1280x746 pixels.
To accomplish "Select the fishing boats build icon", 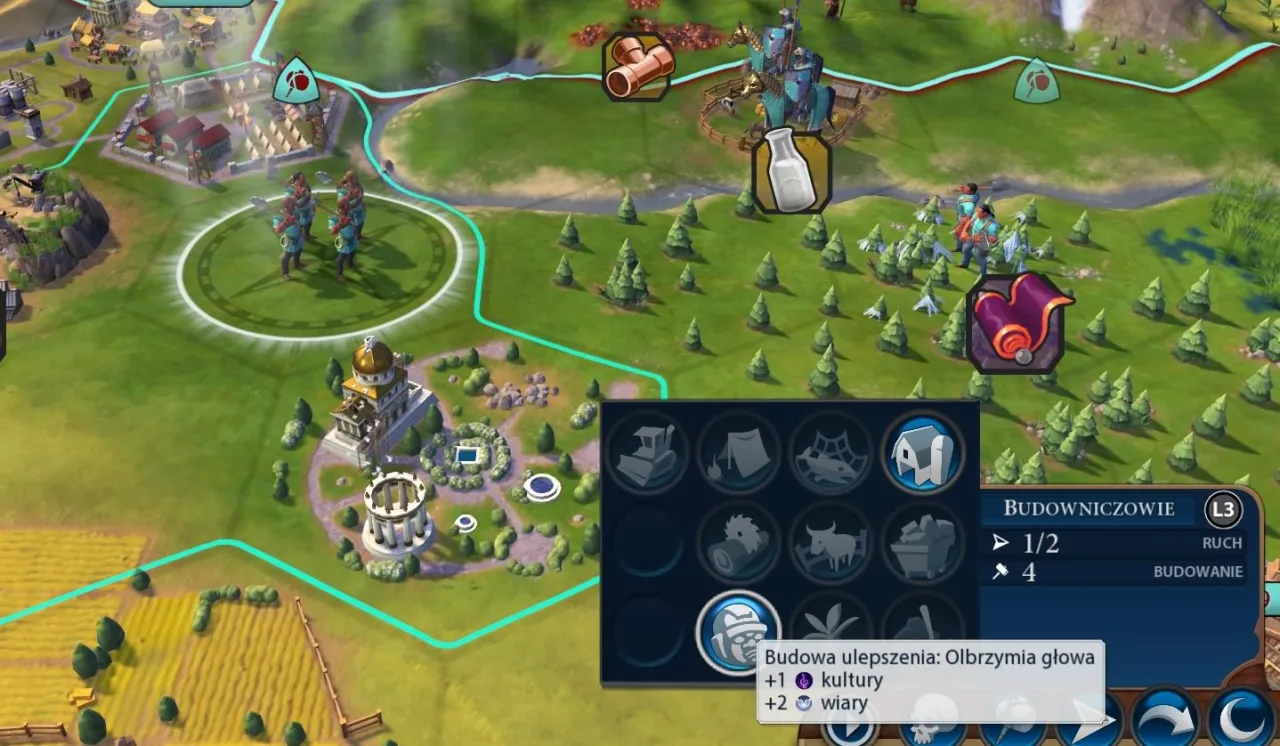I will click(831, 452).
